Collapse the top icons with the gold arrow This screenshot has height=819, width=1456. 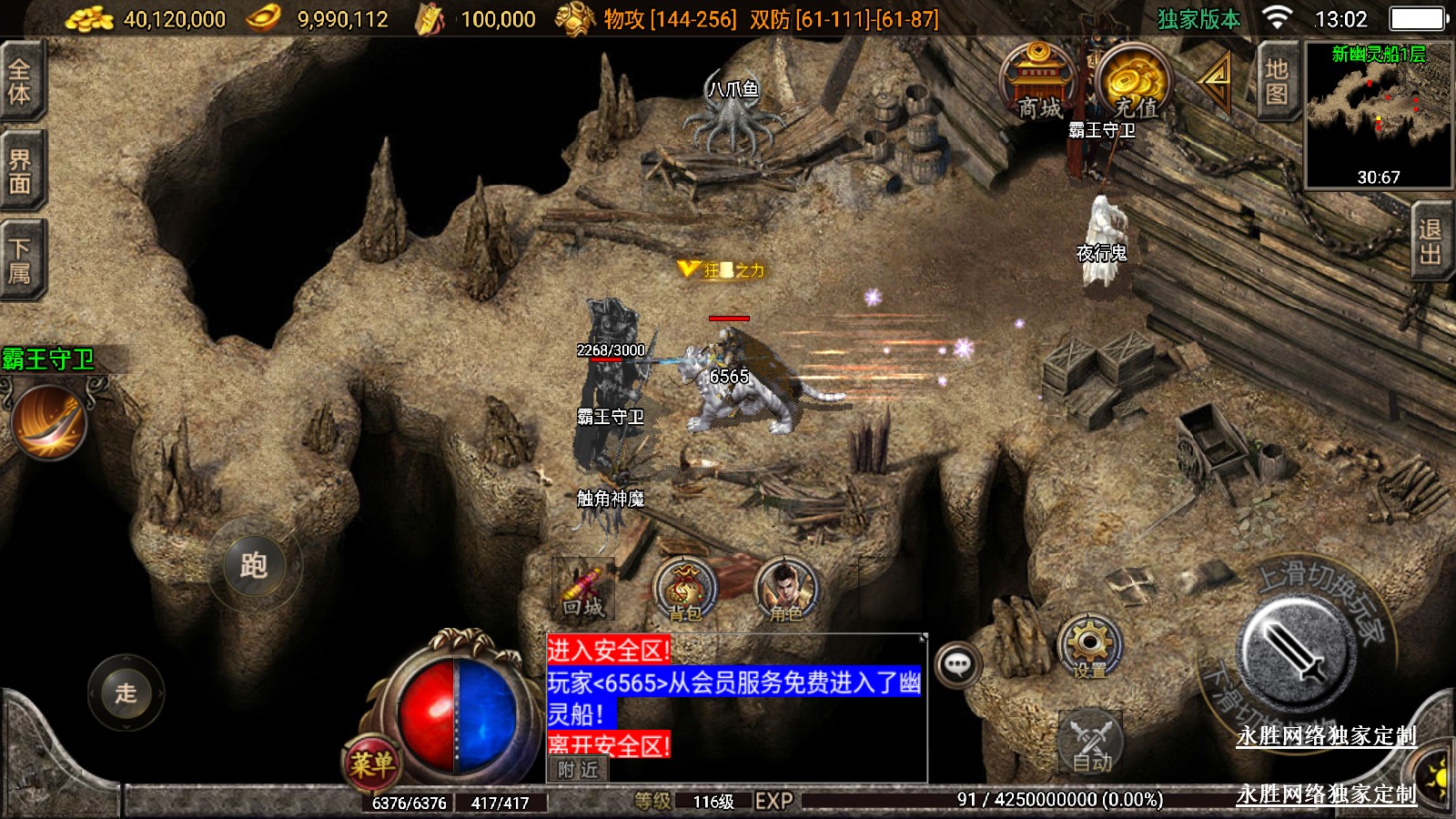pos(1216,80)
